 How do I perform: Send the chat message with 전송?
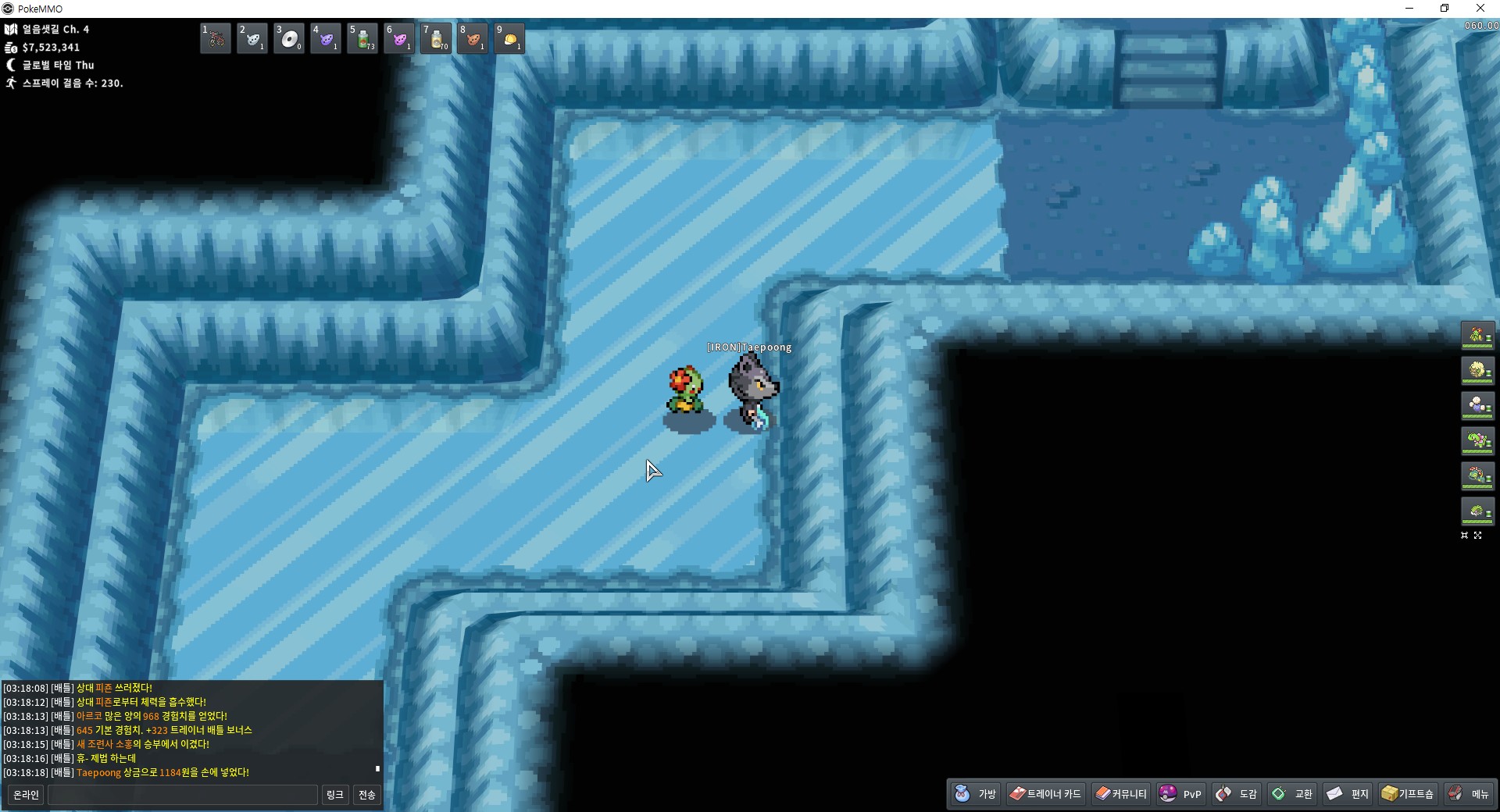point(366,795)
